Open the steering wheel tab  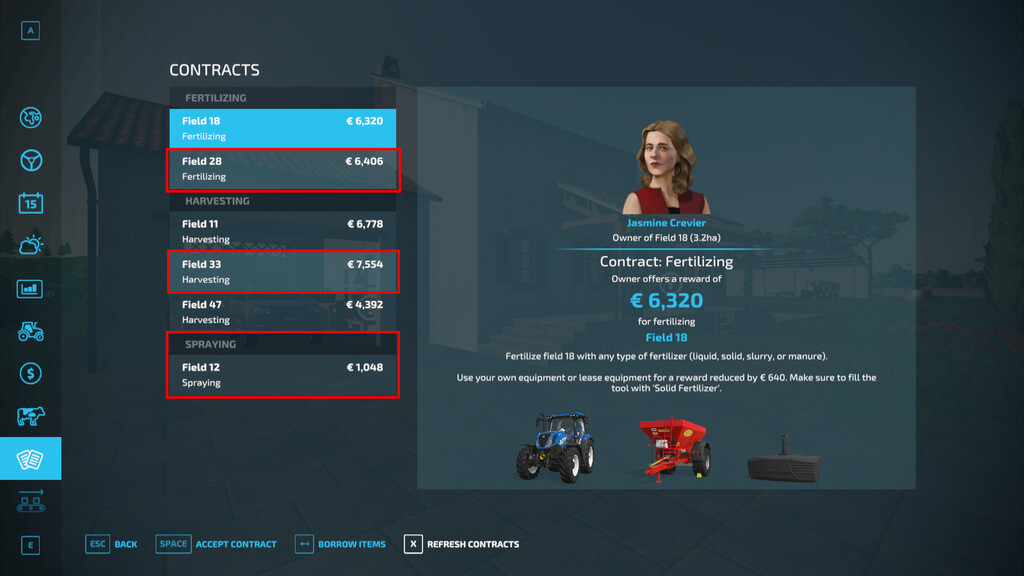[x=31, y=160]
